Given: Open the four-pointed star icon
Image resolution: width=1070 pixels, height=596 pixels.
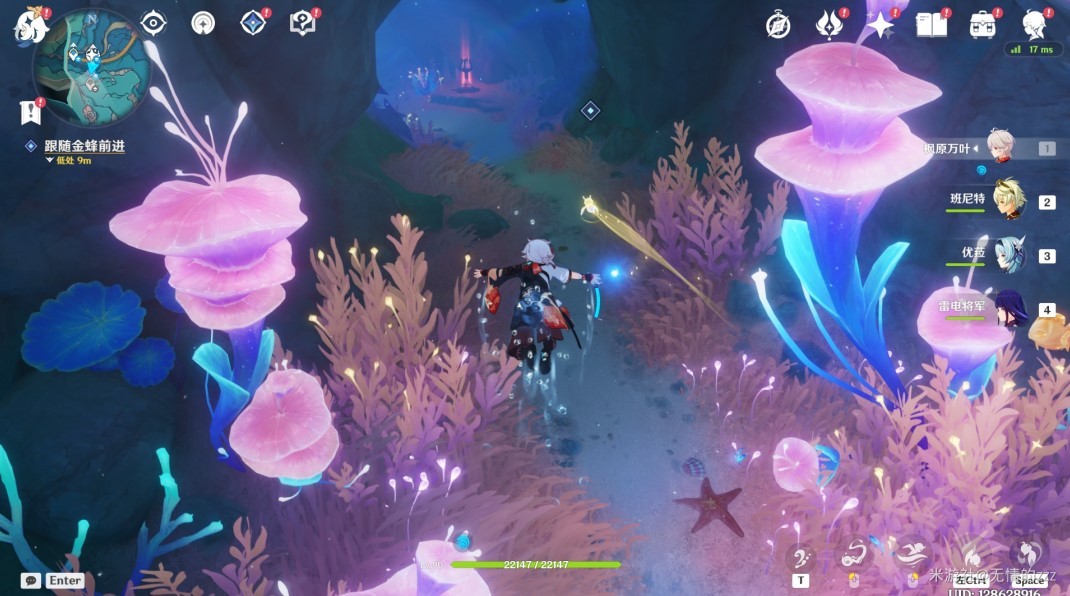Looking at the screenshot, I should point(880,25).
